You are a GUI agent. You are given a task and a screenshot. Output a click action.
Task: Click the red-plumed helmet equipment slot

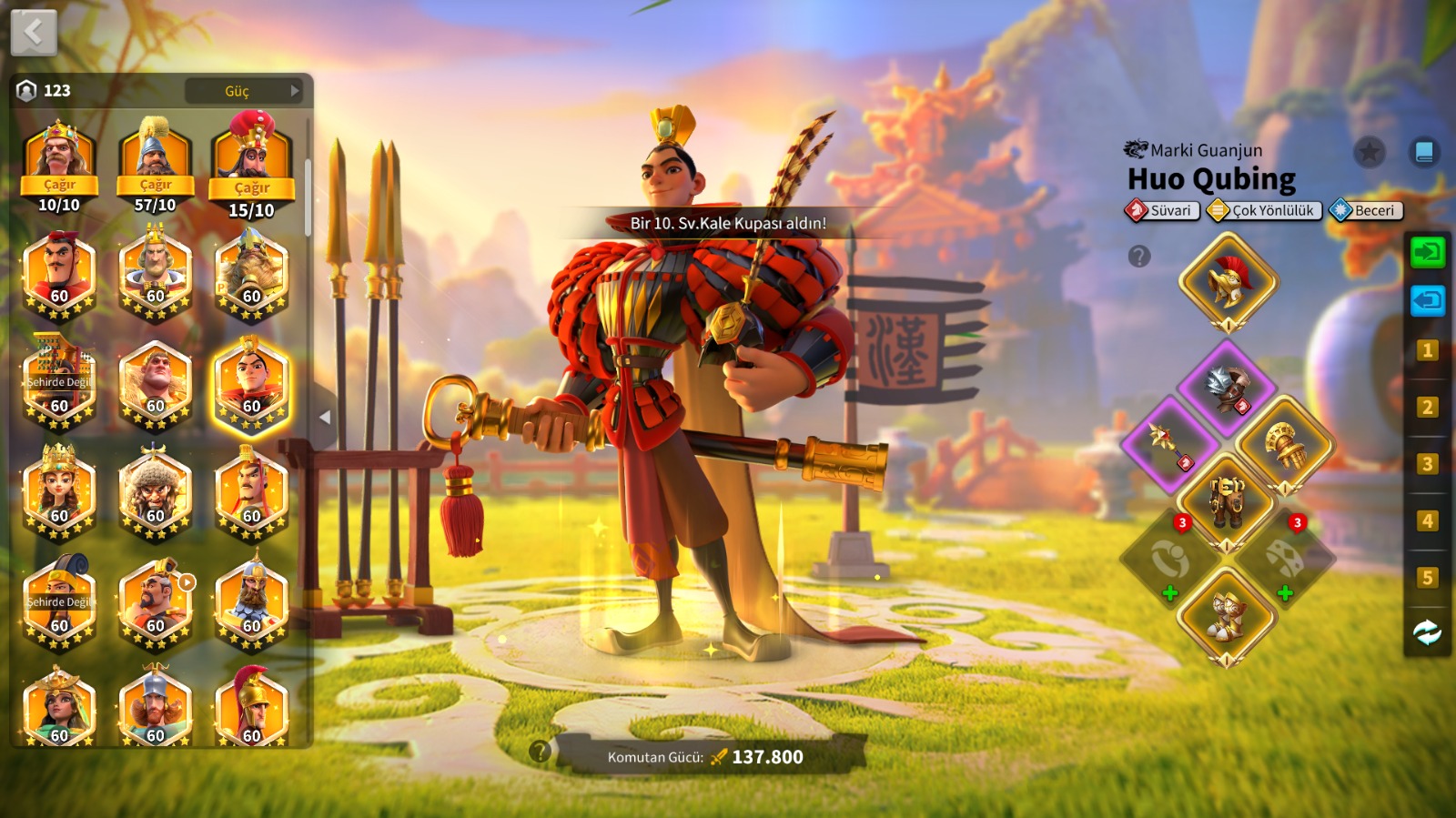tap(1228, 281)
